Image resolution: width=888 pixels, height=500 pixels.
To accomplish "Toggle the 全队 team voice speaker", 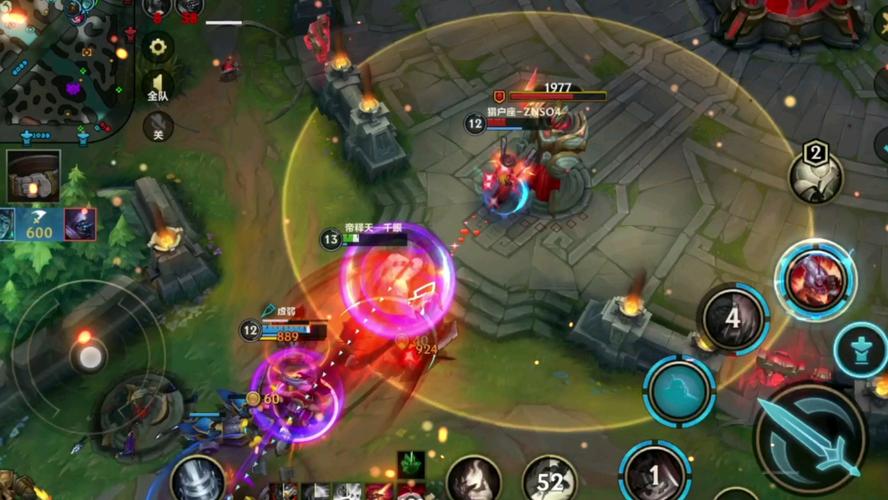I will pyautogui.click(x=157, y=87).
